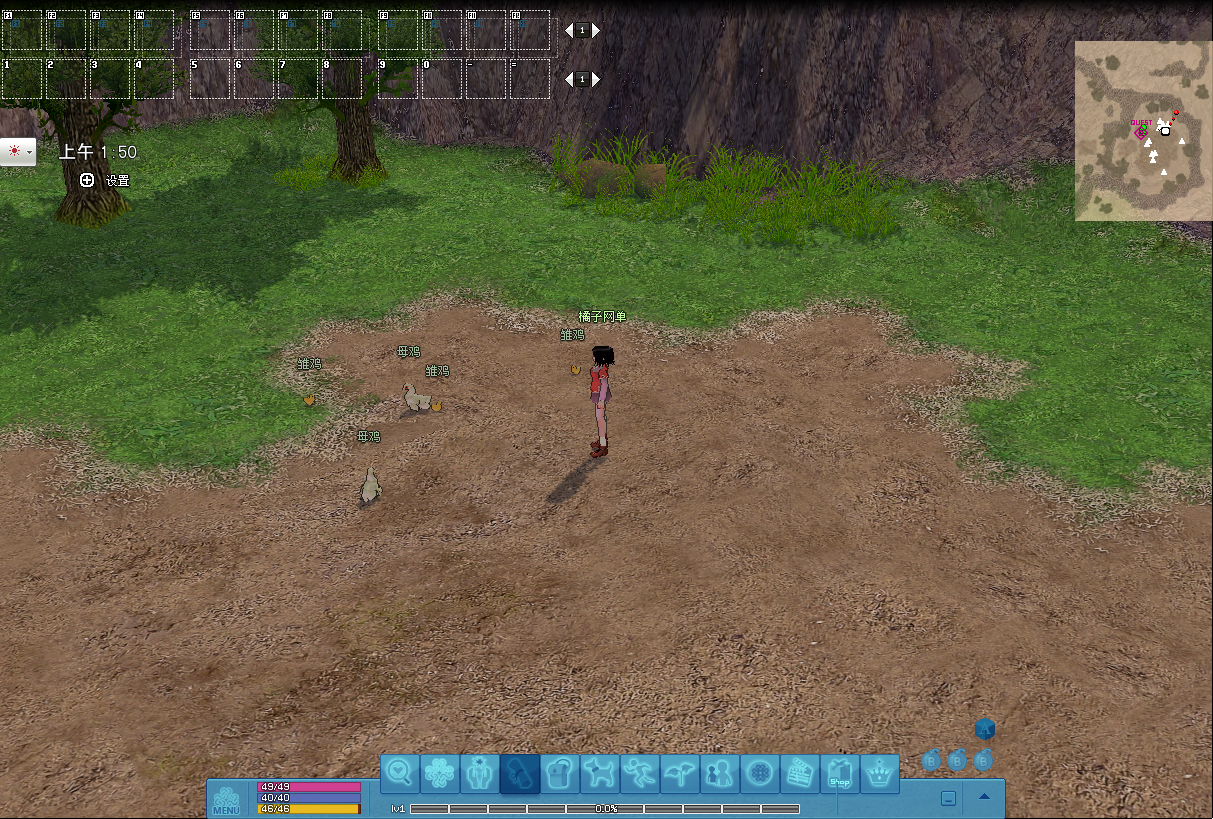This screenshot has width=1213, height=819.
Task: Open the MENU button
Action: click(x=226, y=800)
